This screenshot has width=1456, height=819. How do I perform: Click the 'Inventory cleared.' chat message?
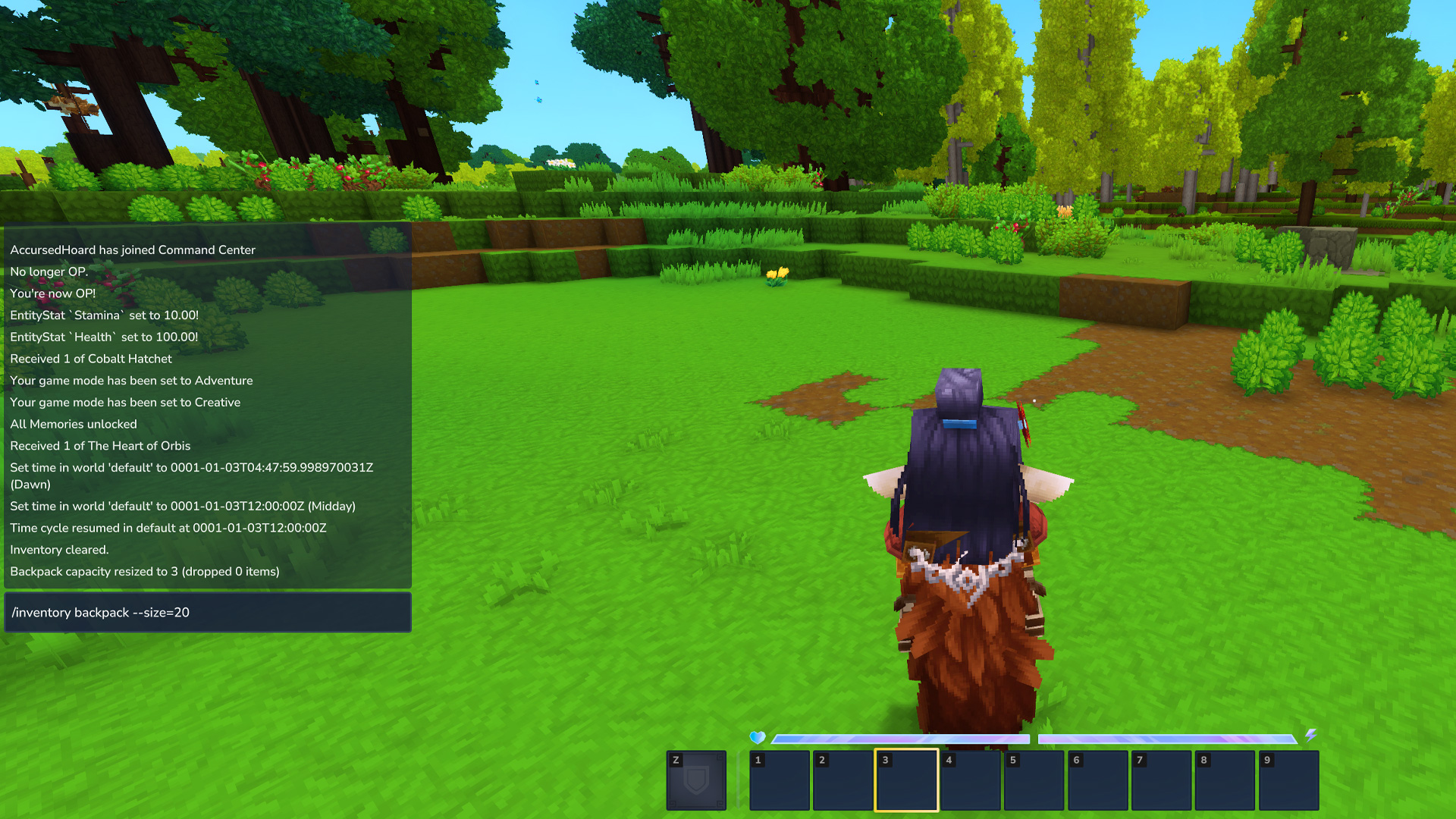tap(59, 550)
